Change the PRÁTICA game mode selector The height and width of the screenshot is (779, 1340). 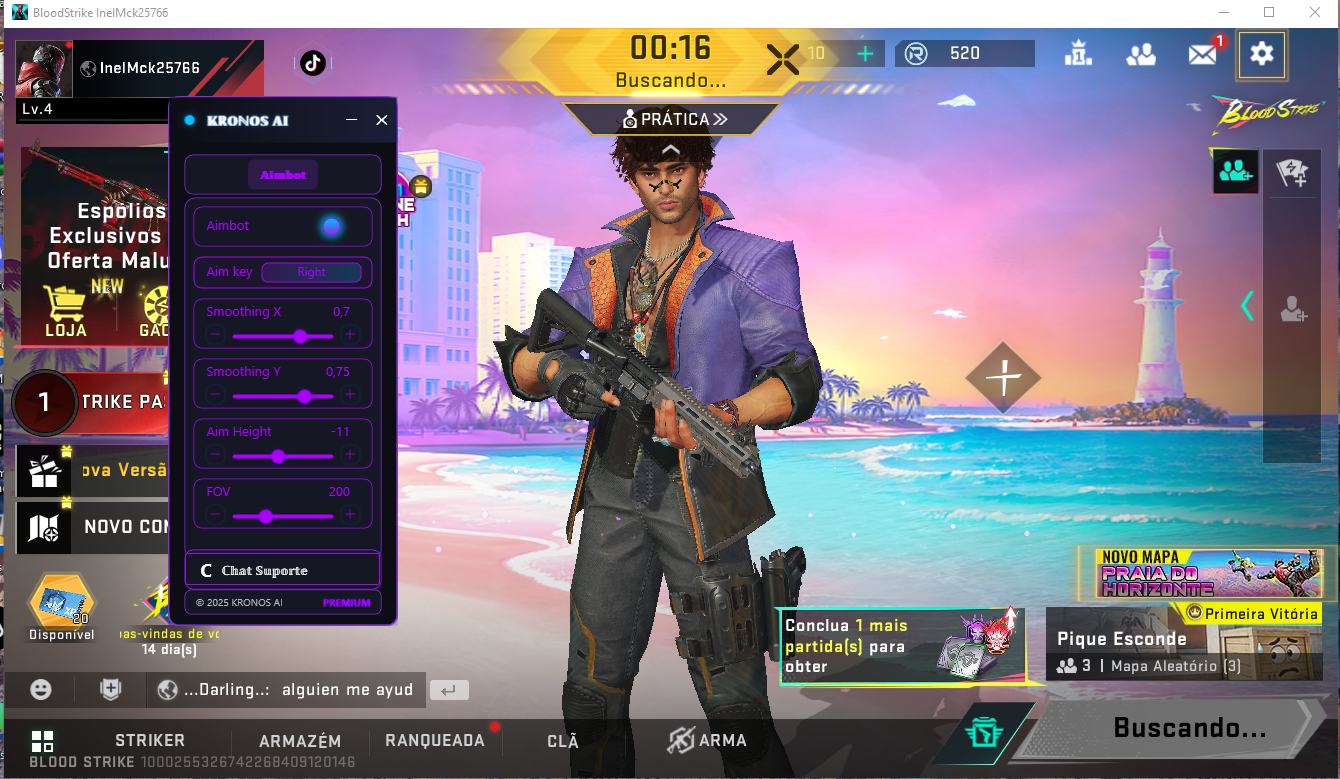tap(672, 119)
